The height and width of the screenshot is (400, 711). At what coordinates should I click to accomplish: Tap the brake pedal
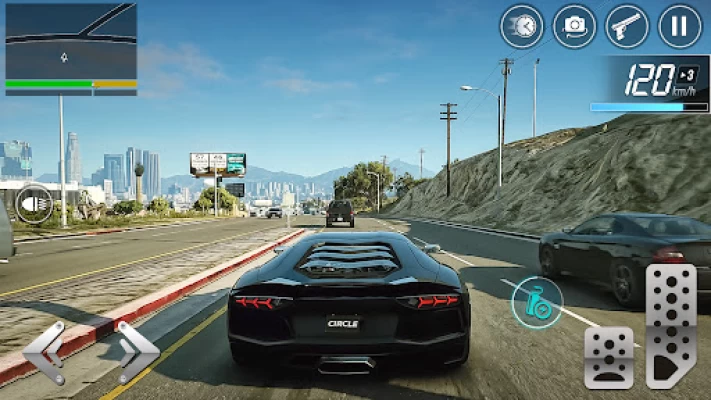pyautogui.click(x=609, y=357)
